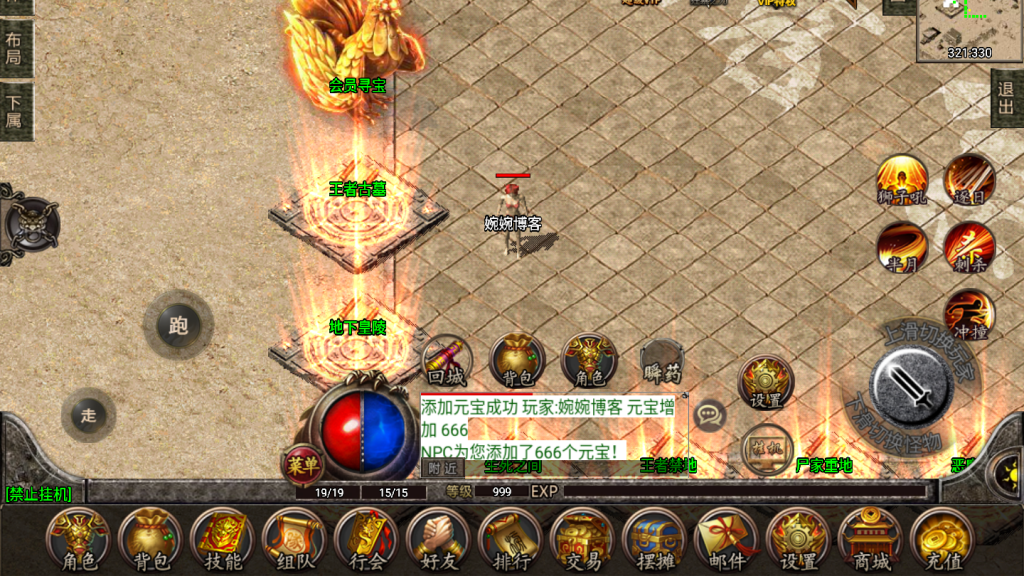Activate the 冲撞 charge skill
This screenshot has height=576, width=1024.
968,314
